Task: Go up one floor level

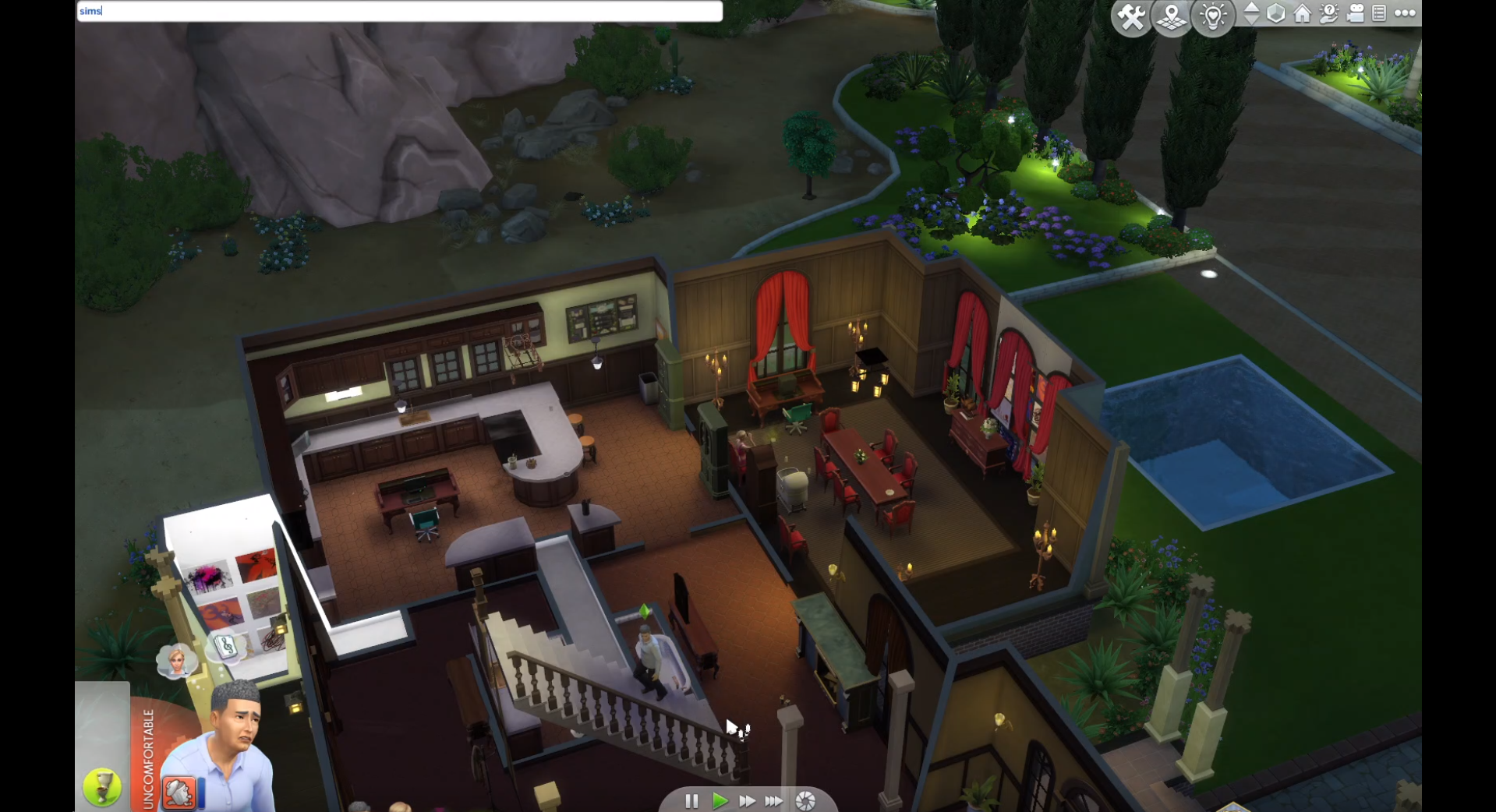Action: (1251, 6)
